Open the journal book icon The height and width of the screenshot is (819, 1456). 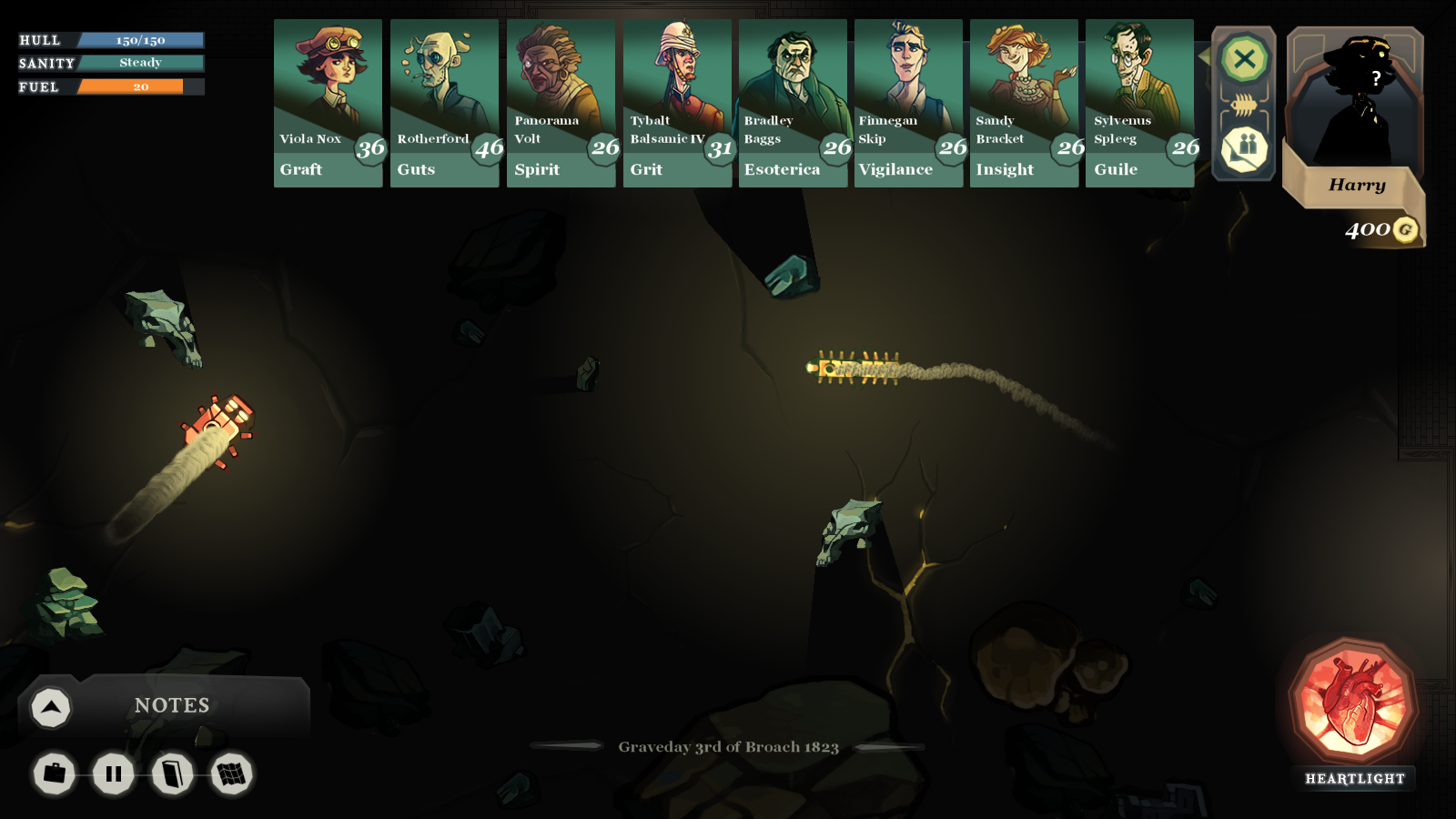click(173, 774)
